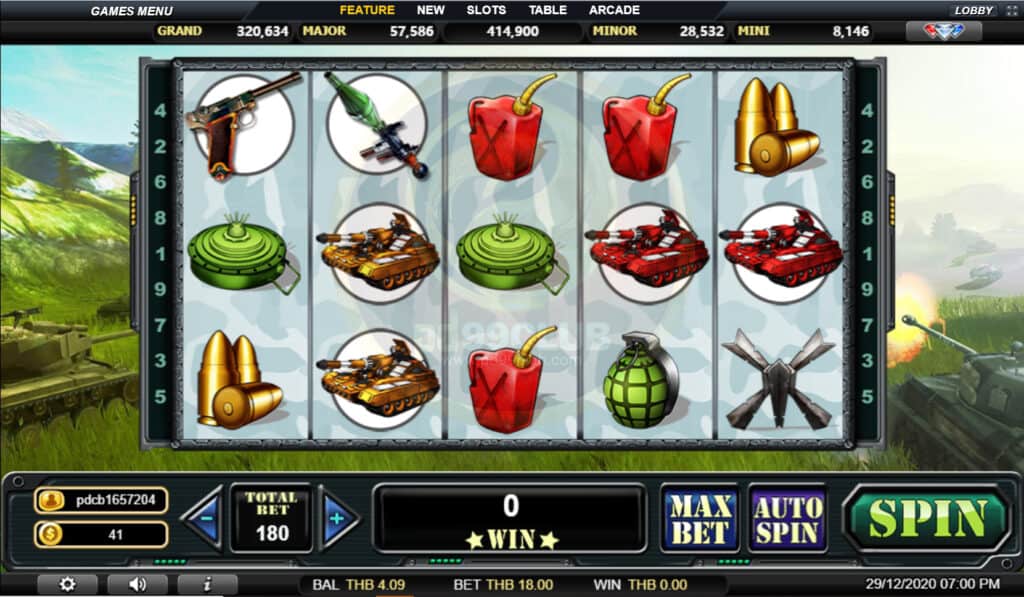This screenshot has height=597, width=1024.
Task: Set the Max Bet
Action: [699, 518]
